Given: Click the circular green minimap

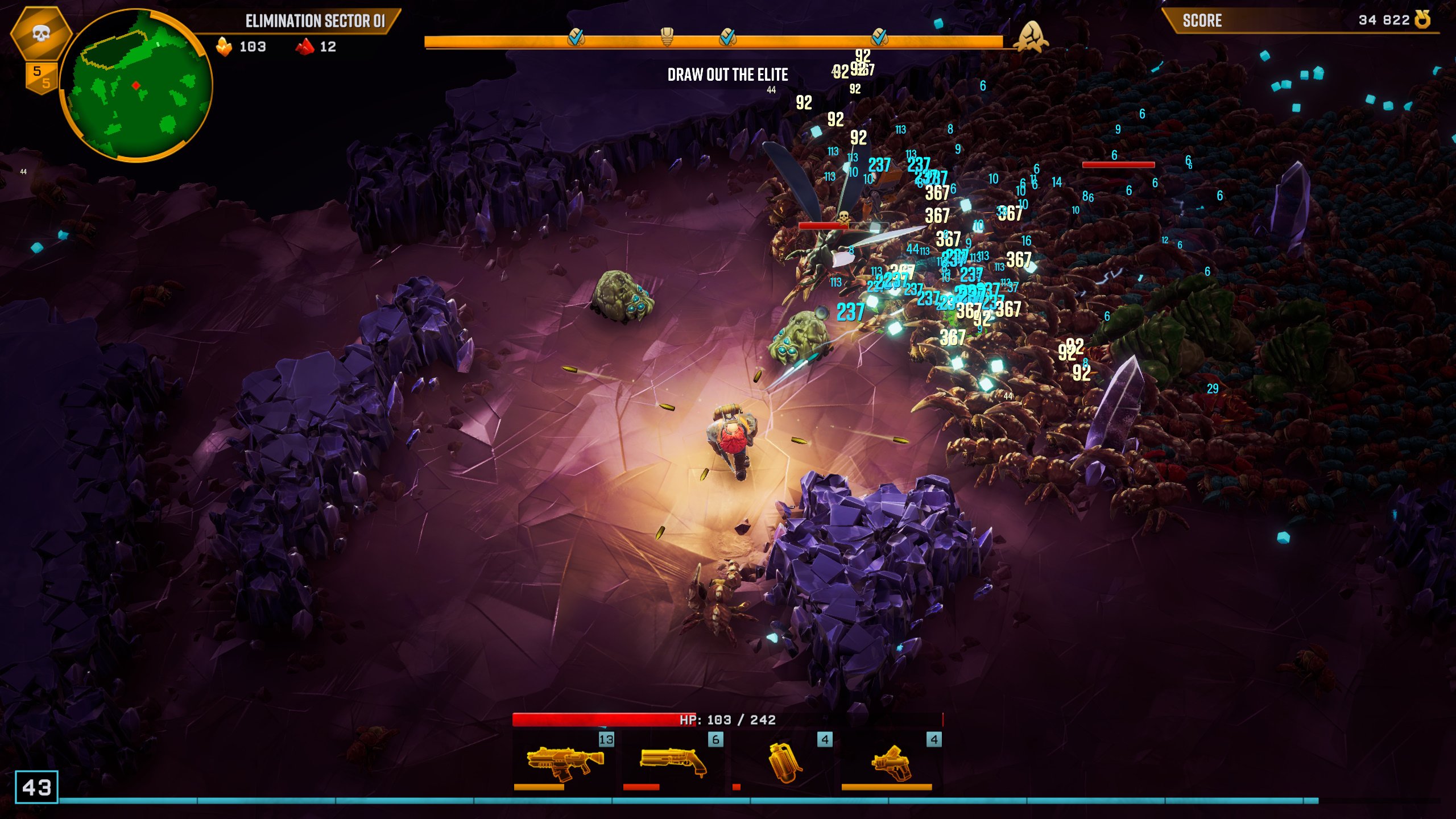Looking at the screenshot, I should point(136,85).
